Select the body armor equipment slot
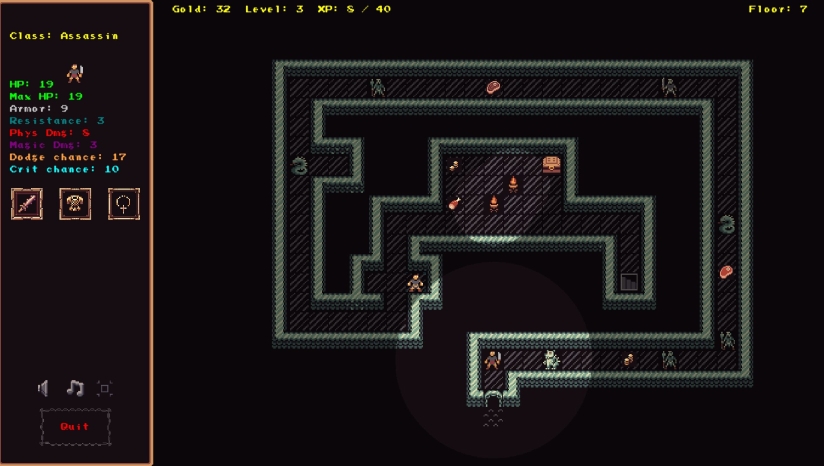This screenshot has height=466, width=824. click(x=75, y=204)
